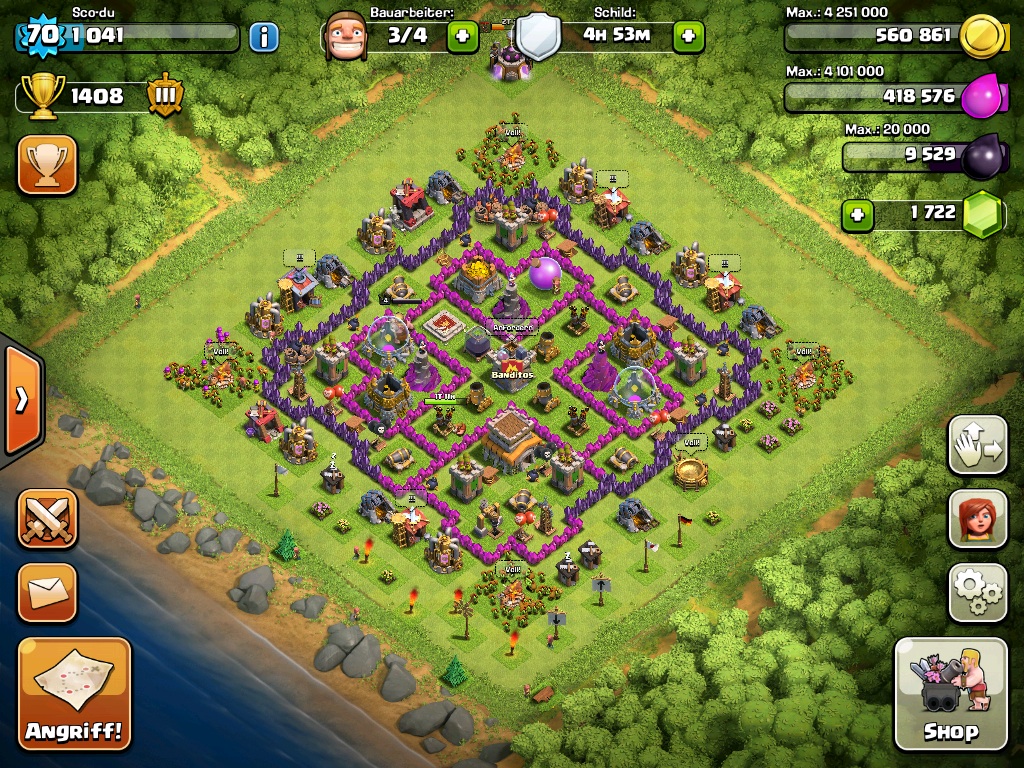Open the trophy leaderboard button

pyautogui.click(x=47, y=164)
